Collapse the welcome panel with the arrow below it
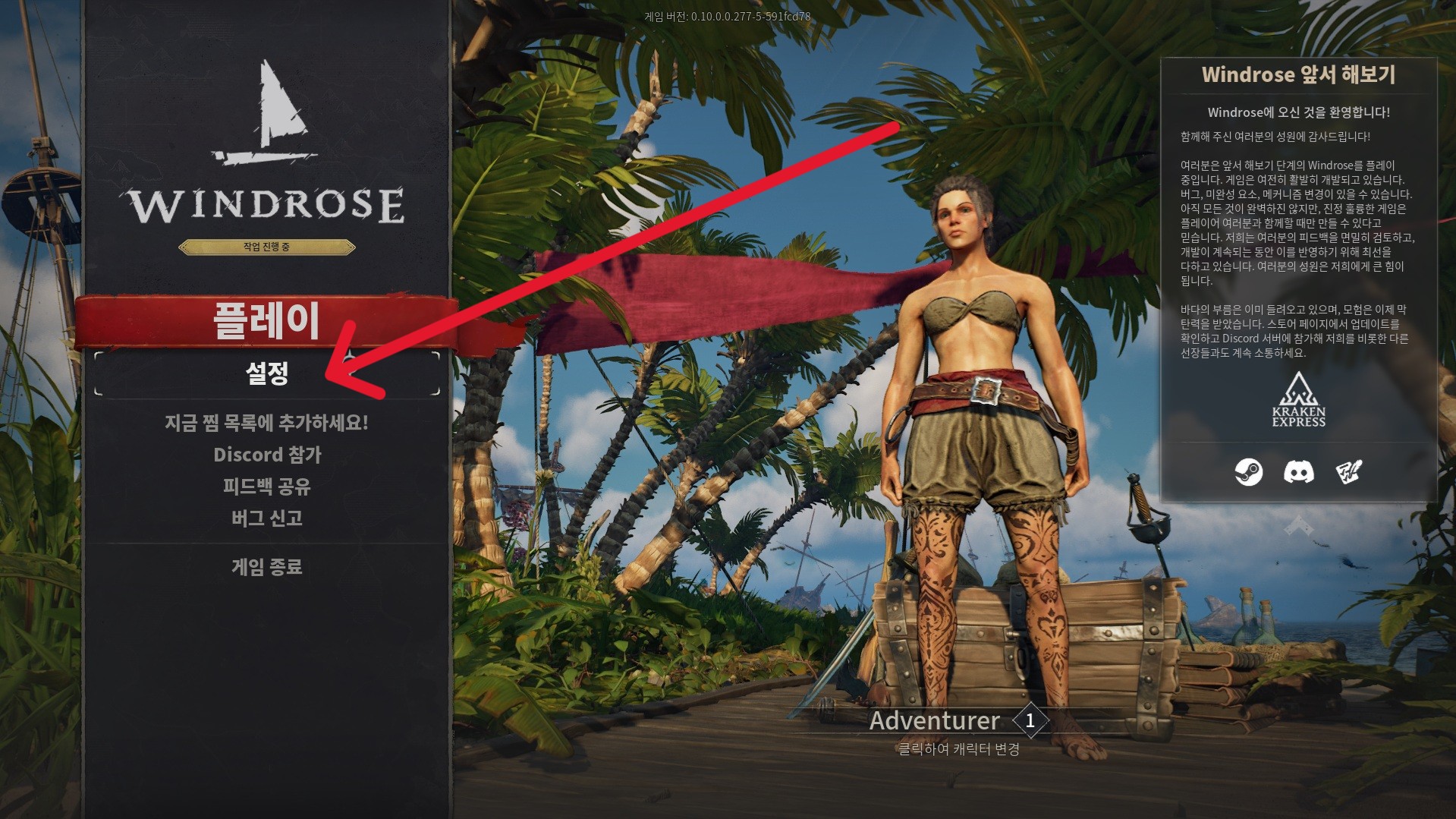 [x=1298, y=524]
